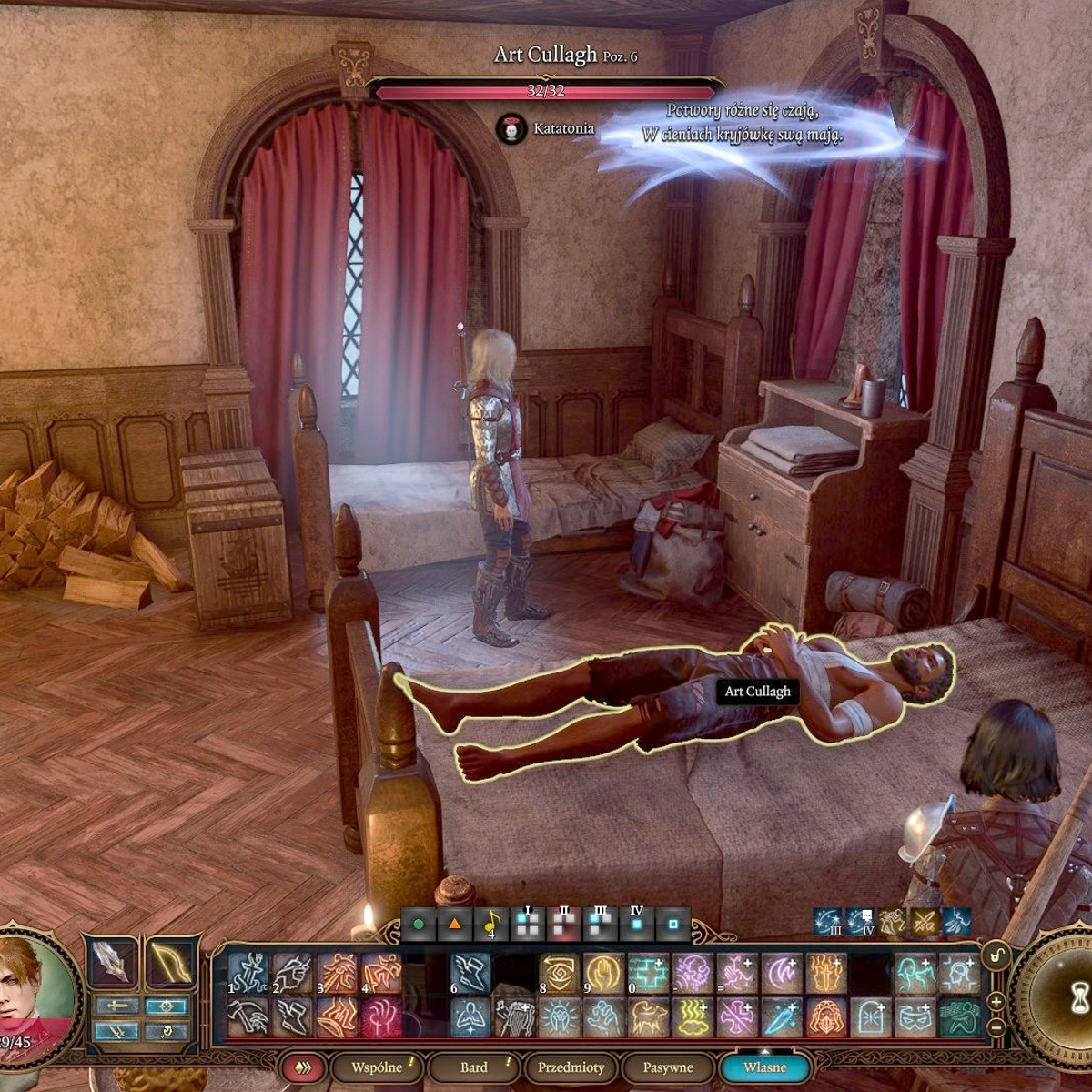The image size is (1092, 1092).
Task: Switch to the Wspólne hotbar tab
Action: click(x=378, y=1067)
